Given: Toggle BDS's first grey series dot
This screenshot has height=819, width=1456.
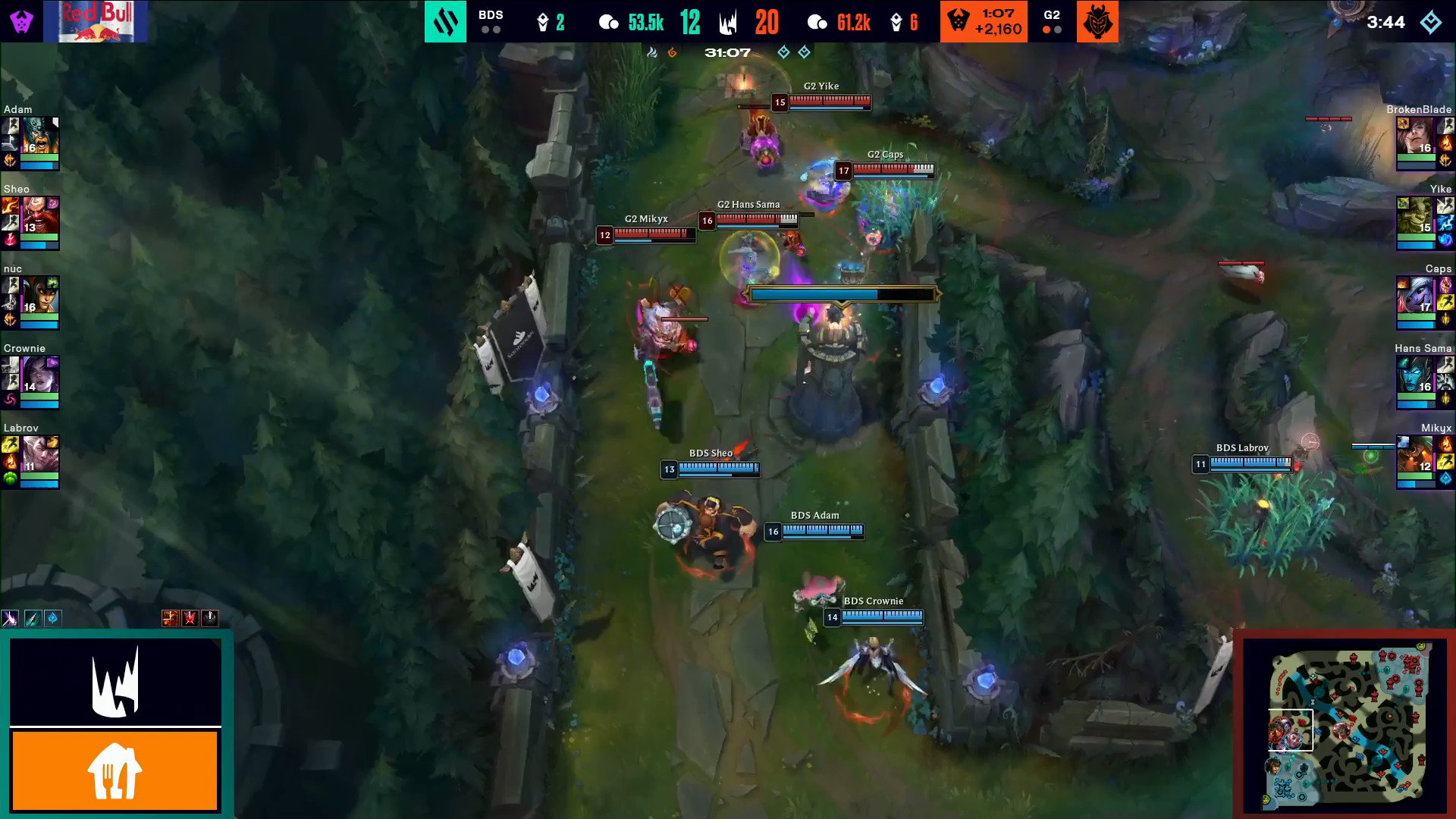Looking at the screenshot, I should point(486,31).
